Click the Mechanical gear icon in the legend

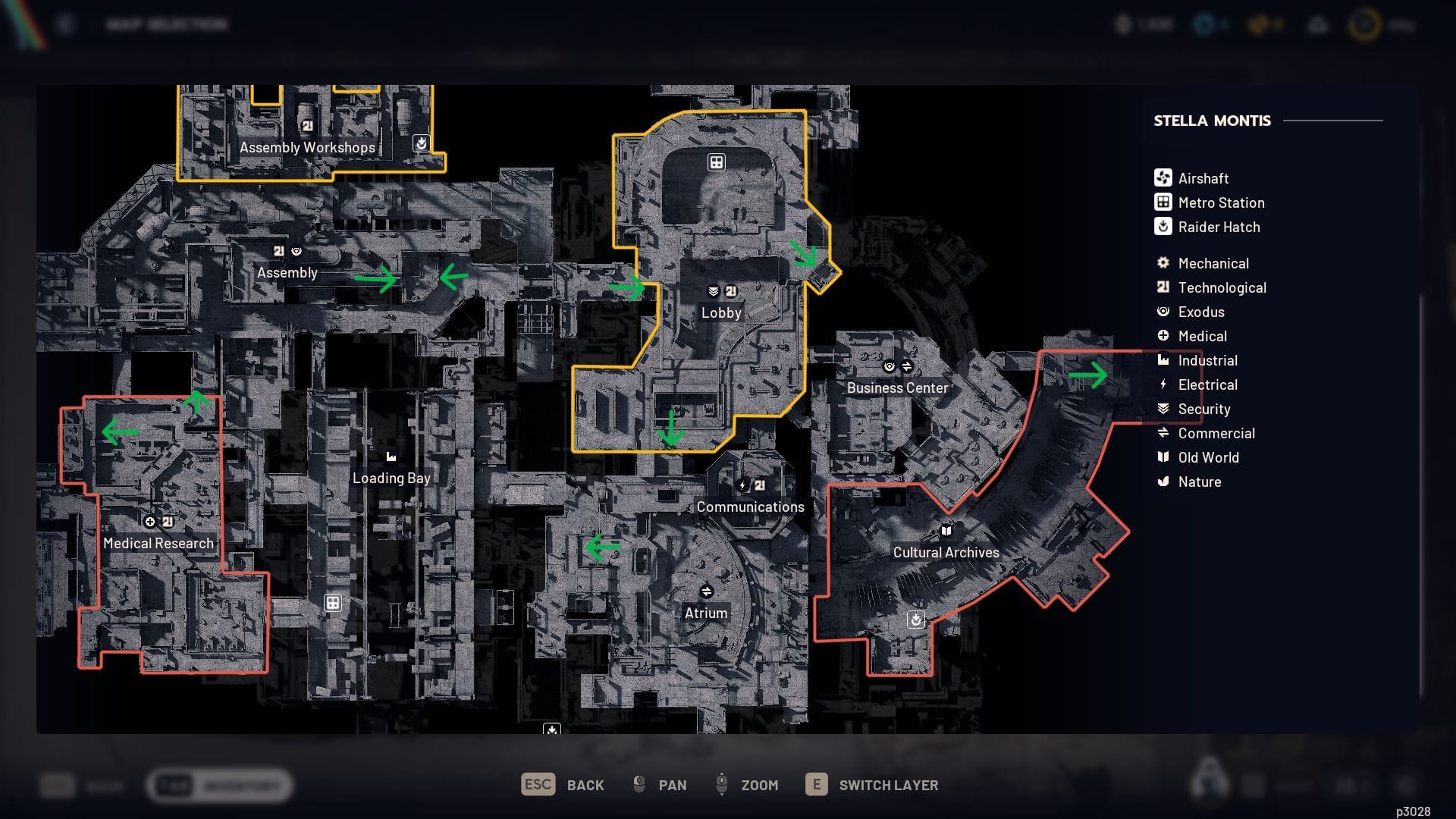(1162, 263)
